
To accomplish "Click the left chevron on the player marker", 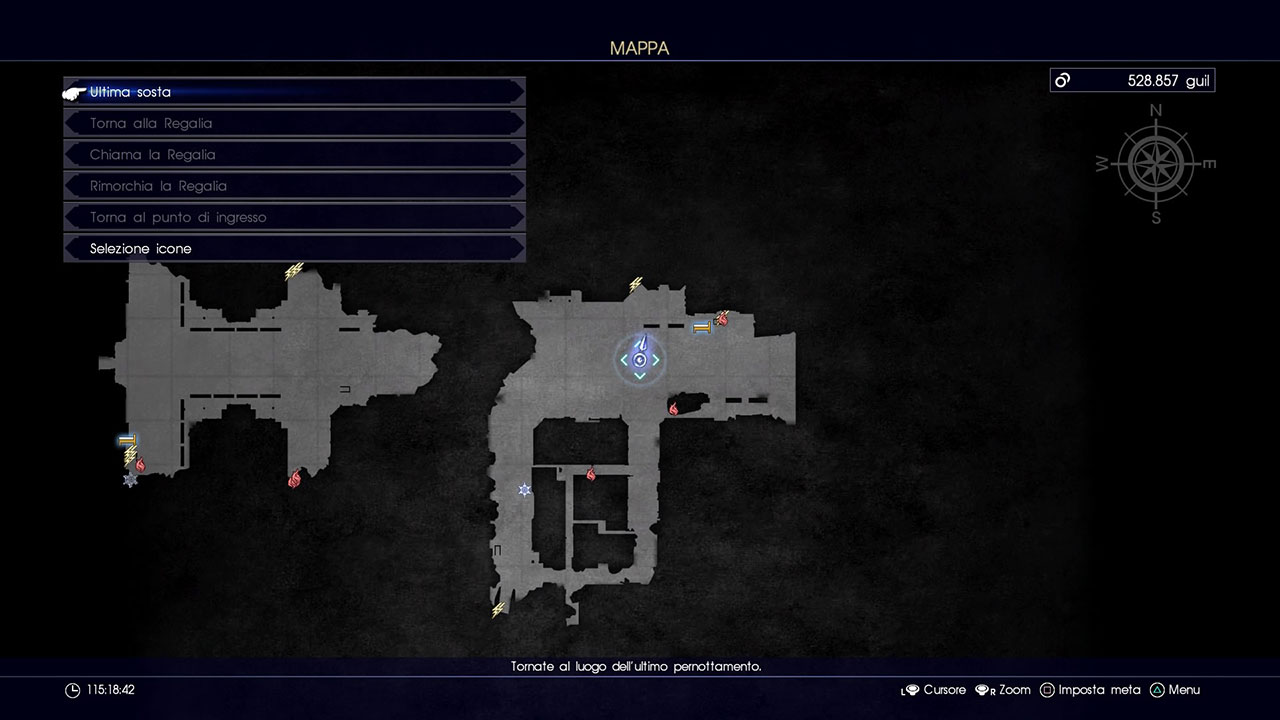I will (x=625, y=359).
